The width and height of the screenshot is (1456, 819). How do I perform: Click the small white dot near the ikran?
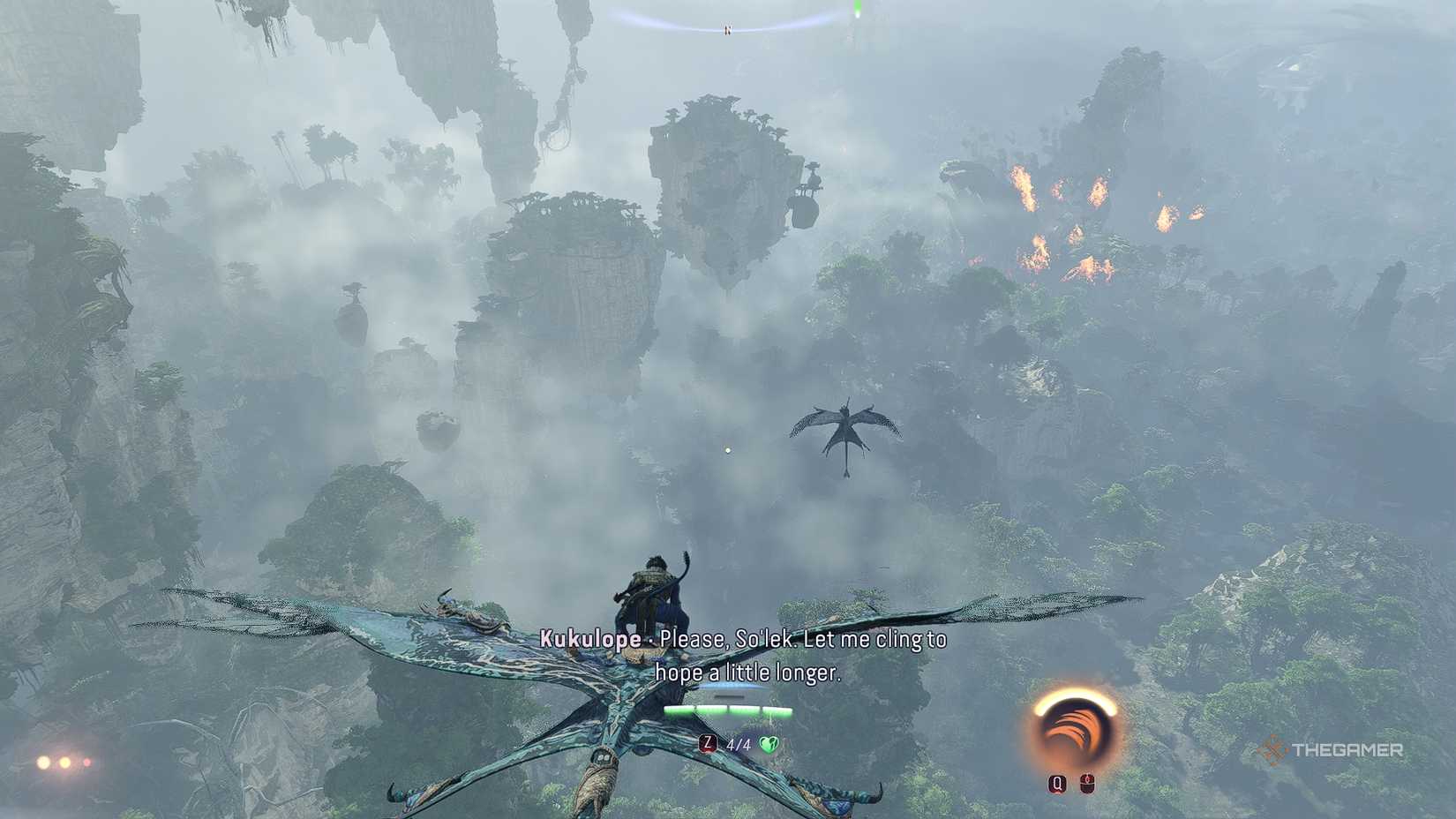click(728, 448)
